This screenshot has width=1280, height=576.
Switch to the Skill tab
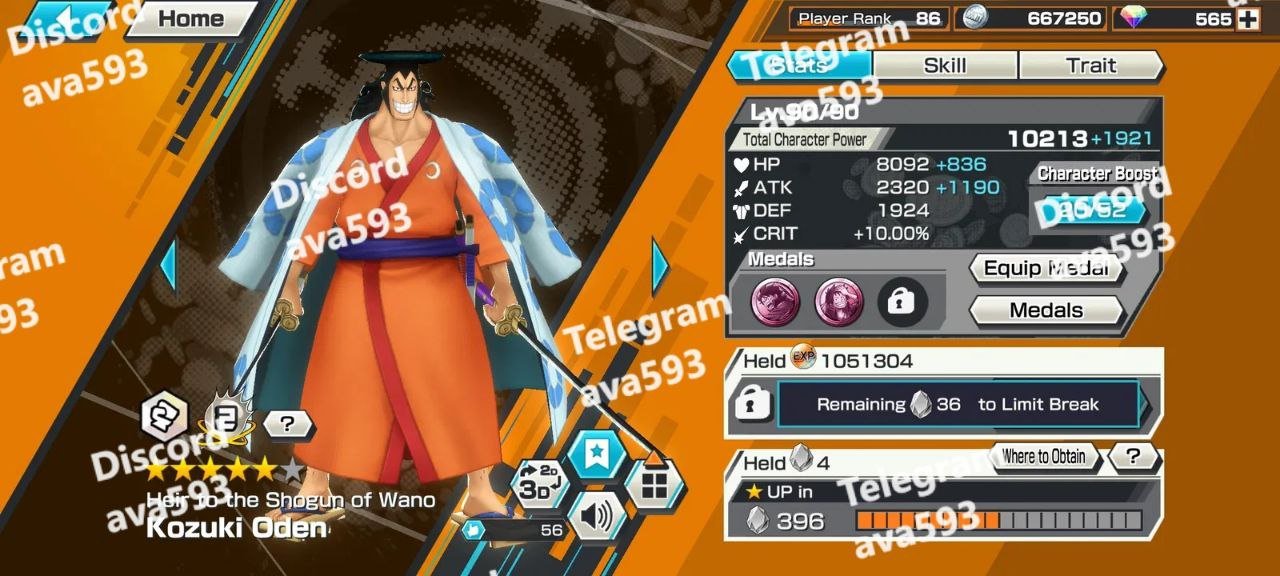(x=945, y=66)
